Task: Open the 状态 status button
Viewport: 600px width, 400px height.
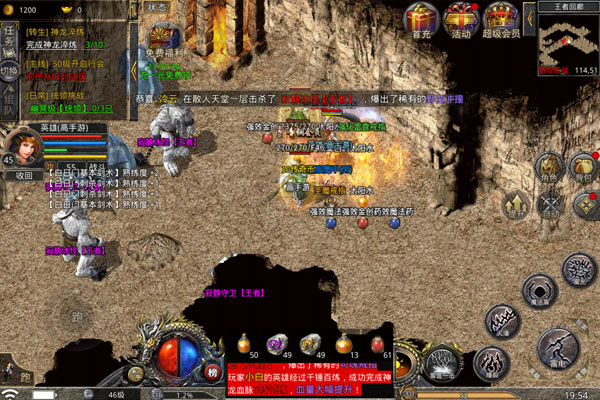Action: tap(158, 7)
